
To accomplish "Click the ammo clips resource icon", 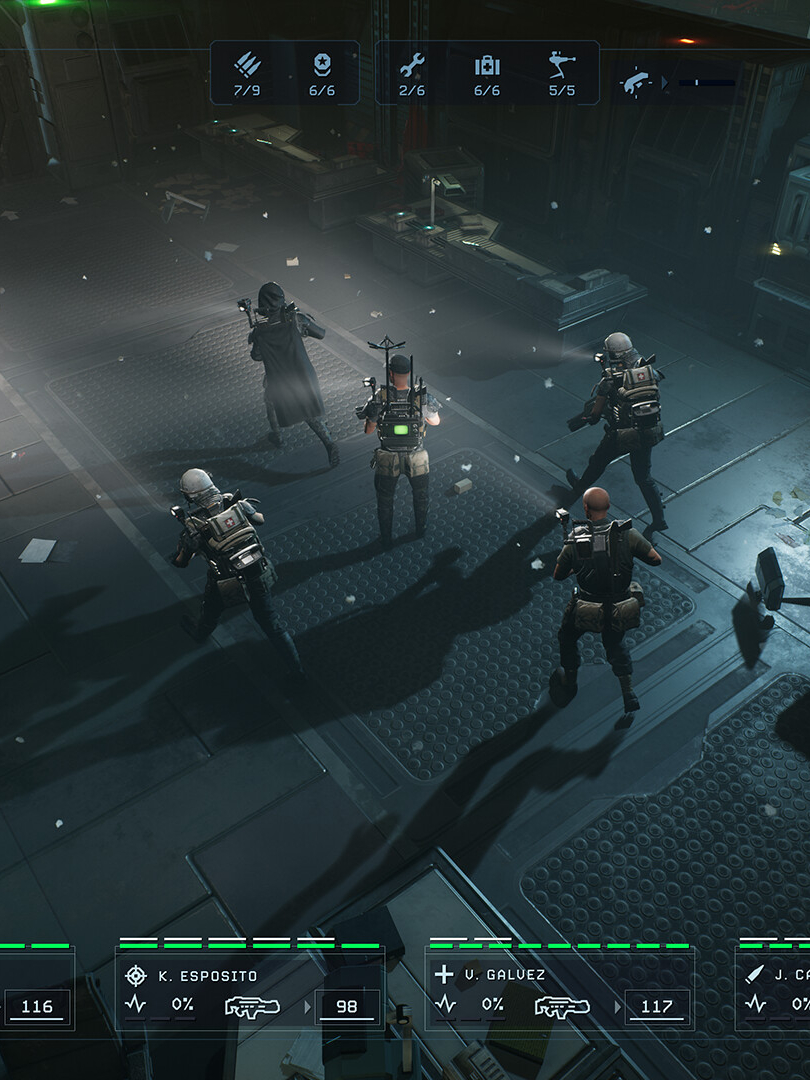I will [248, 66].
